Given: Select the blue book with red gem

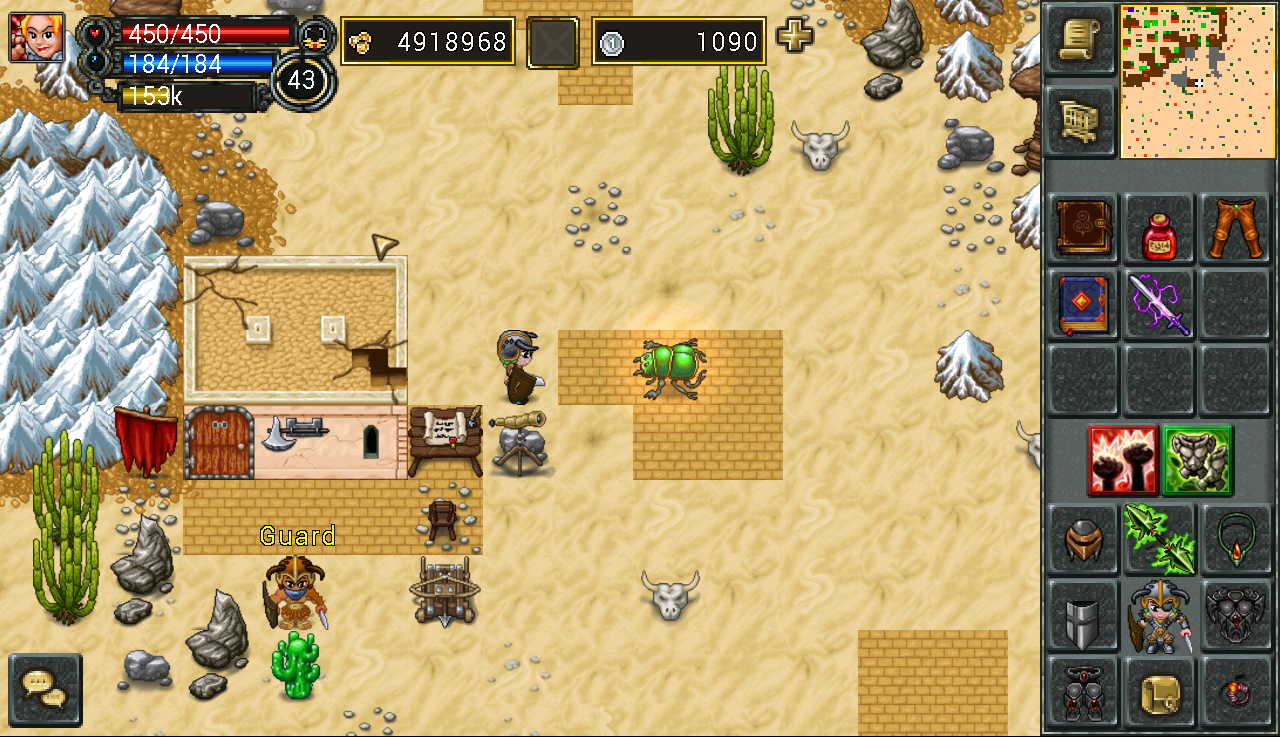Looking at the screenshot, I should click(1083, 305).
